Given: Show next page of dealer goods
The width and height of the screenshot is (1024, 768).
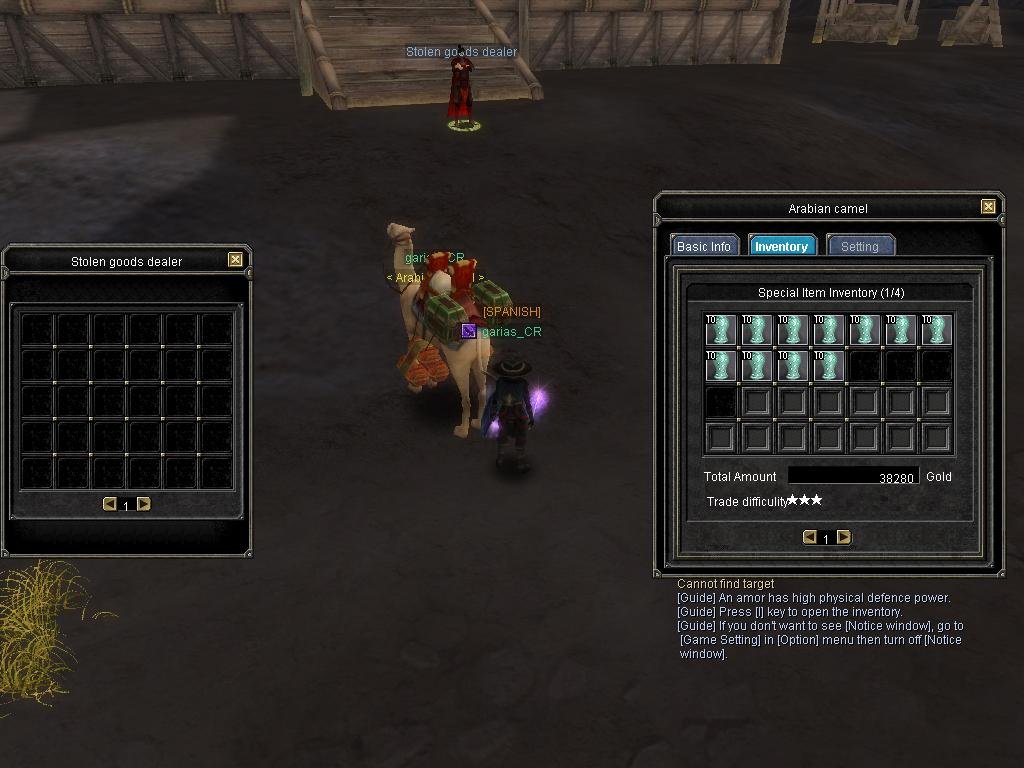Looking at the screenshot, I should click(x=144, y=504).
